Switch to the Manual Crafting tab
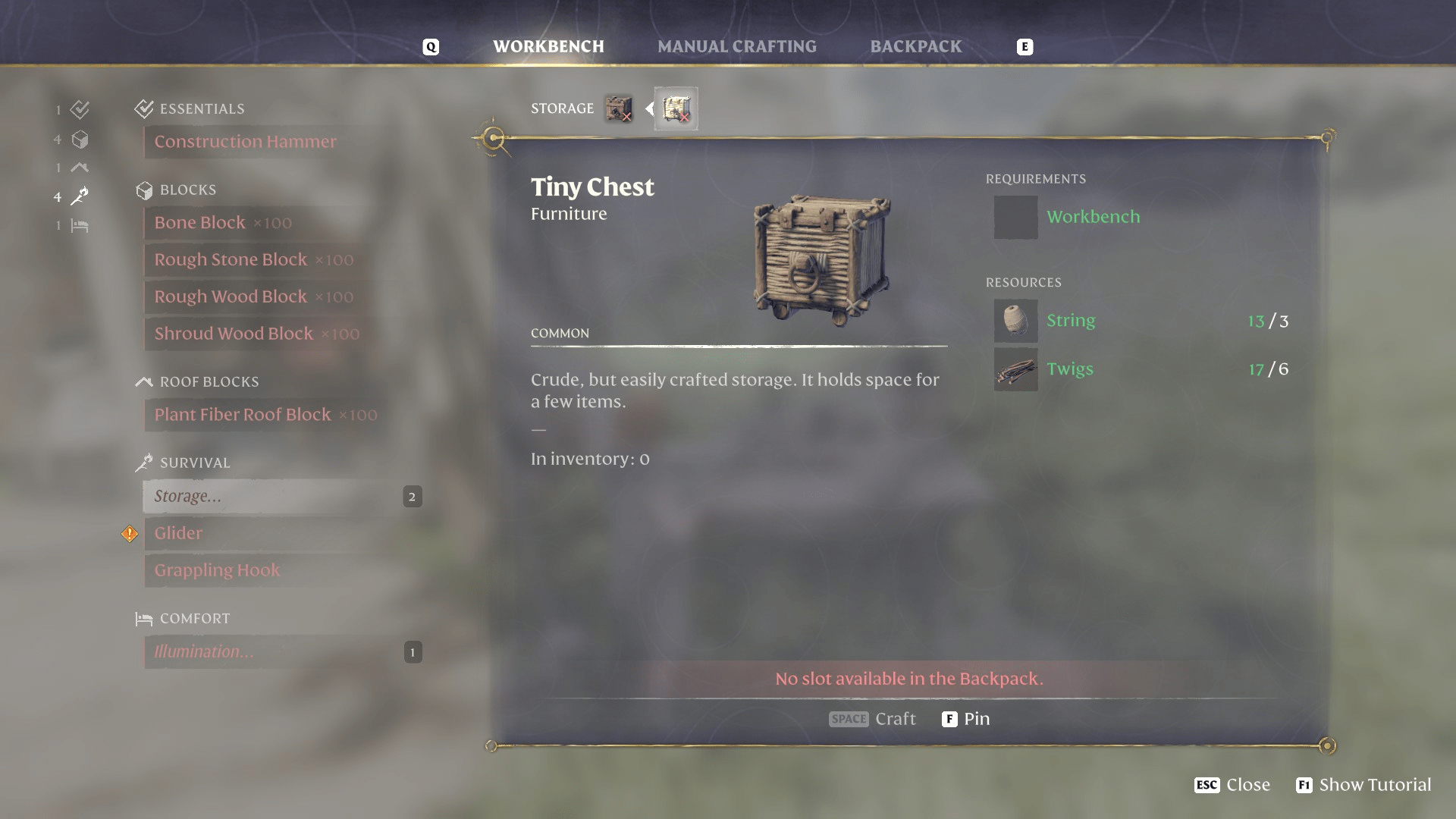1456x819 pixels. [x=738, y=46]
